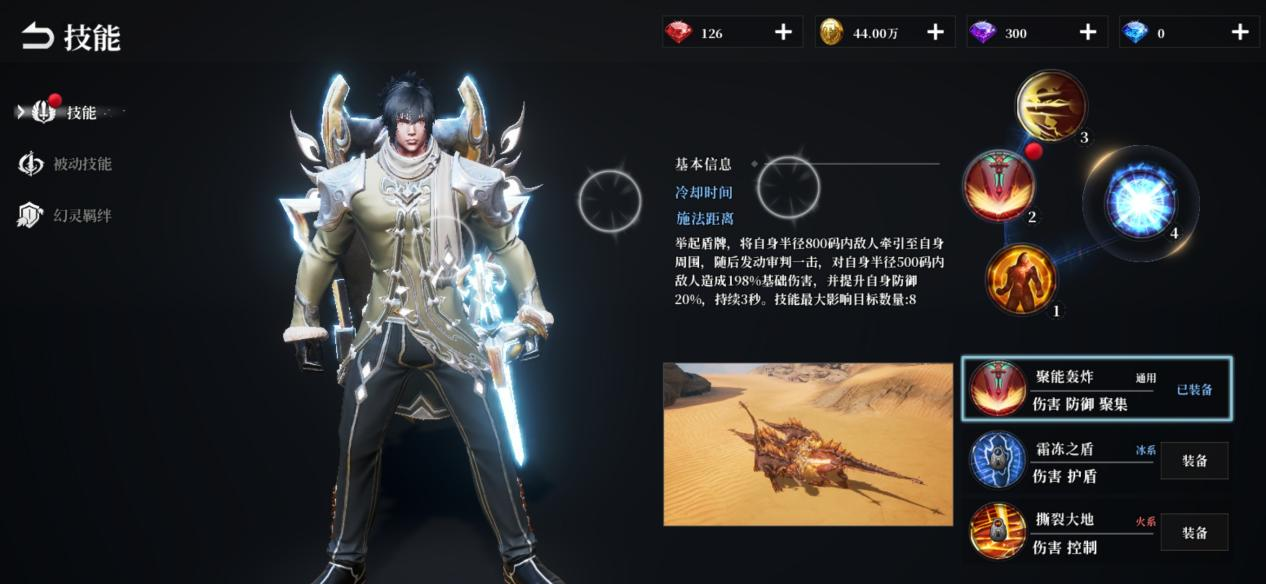The height and width of the screenshot is (584, 1266).
Task: Add more red gems with plus button
Action: point(783,33)
